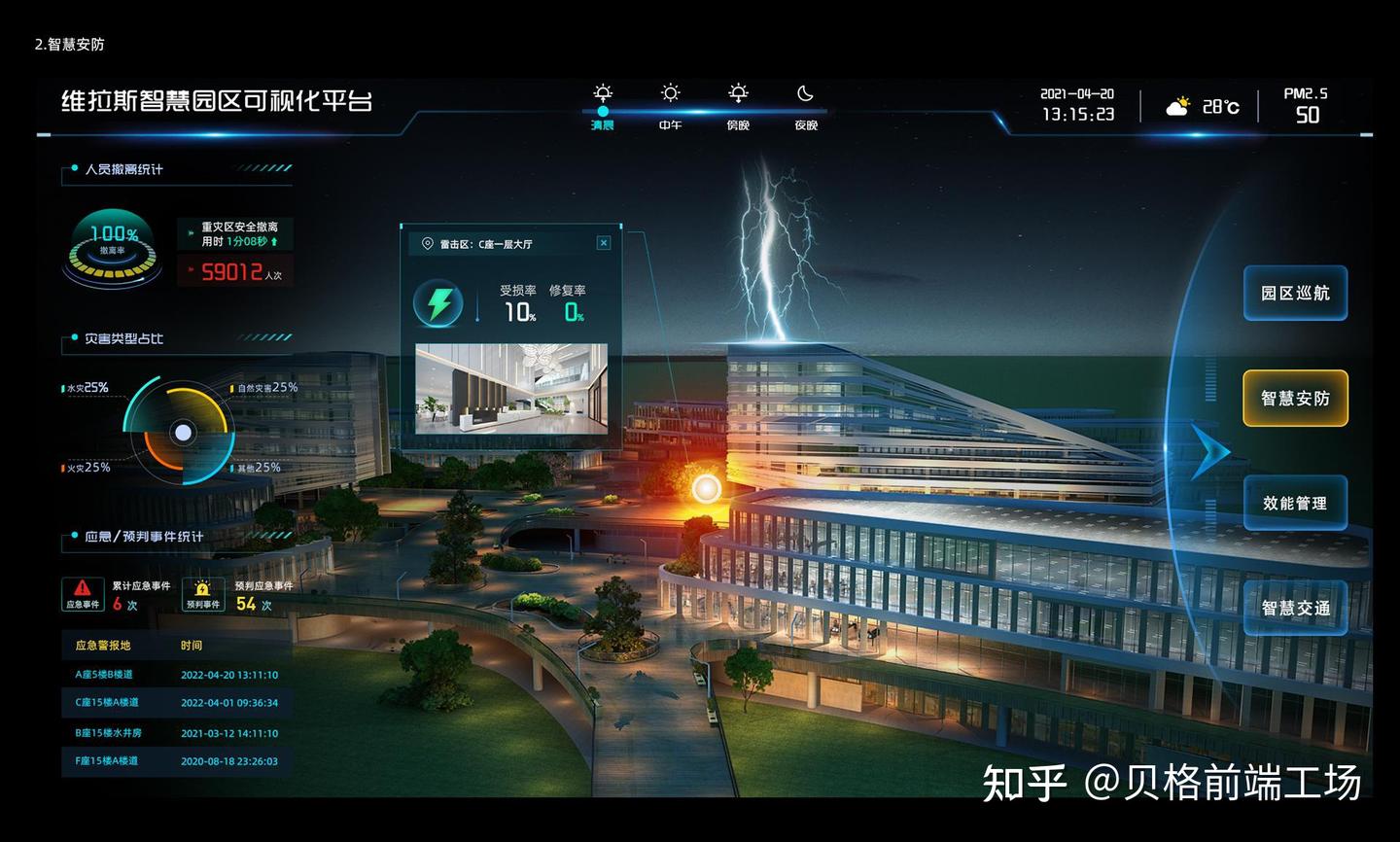Click the weather sun-cloud icon showing 28℃
Viewport: 1400px width, 842px height.
coord(1177,103)
